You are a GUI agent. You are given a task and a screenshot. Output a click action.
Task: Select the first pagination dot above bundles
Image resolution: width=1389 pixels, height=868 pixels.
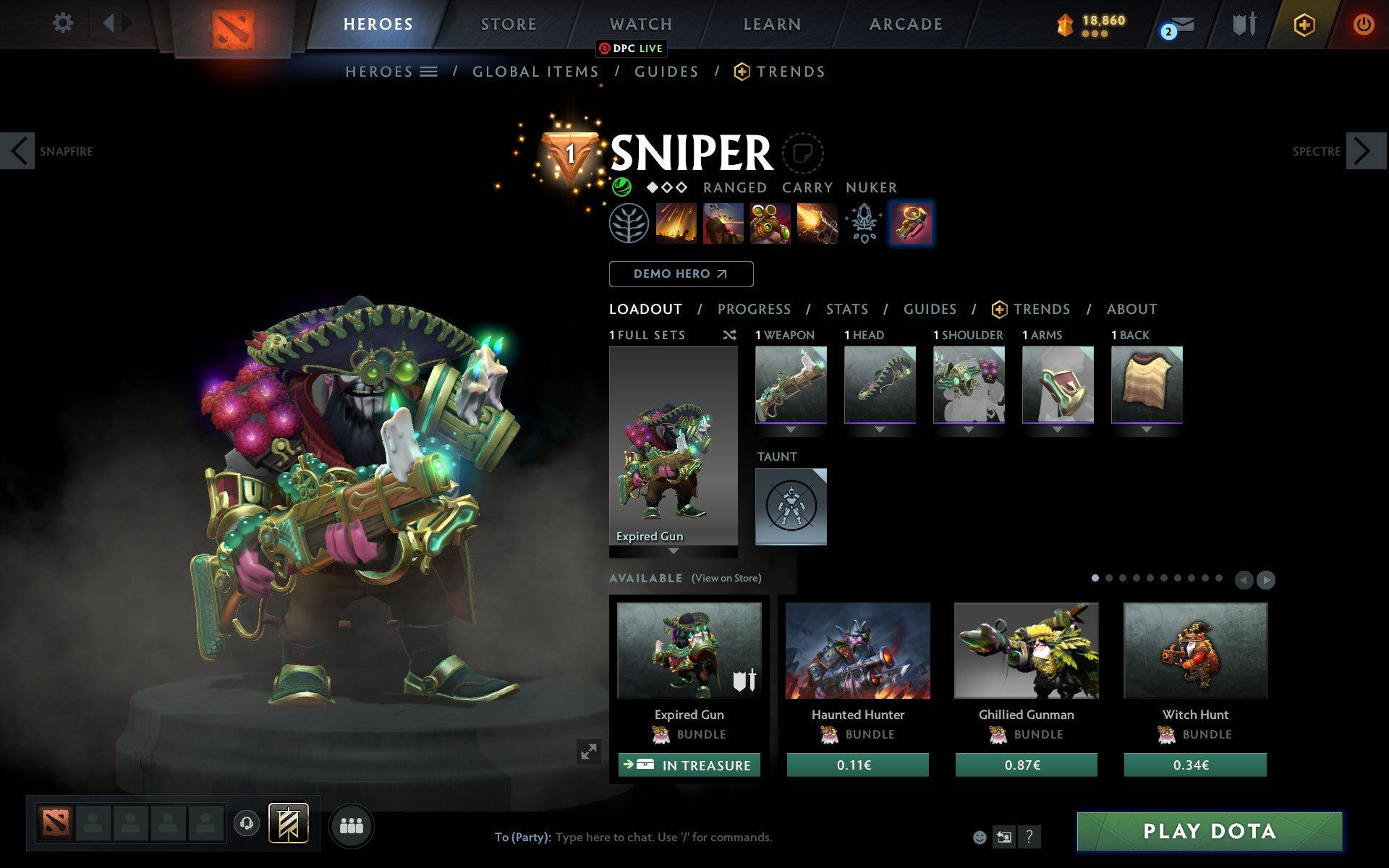click(x=1095, y=579)
